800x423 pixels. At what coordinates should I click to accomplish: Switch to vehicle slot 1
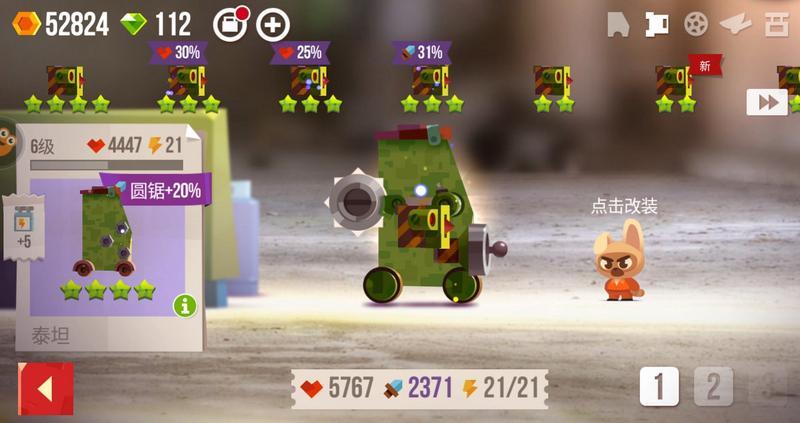point(659,386)
